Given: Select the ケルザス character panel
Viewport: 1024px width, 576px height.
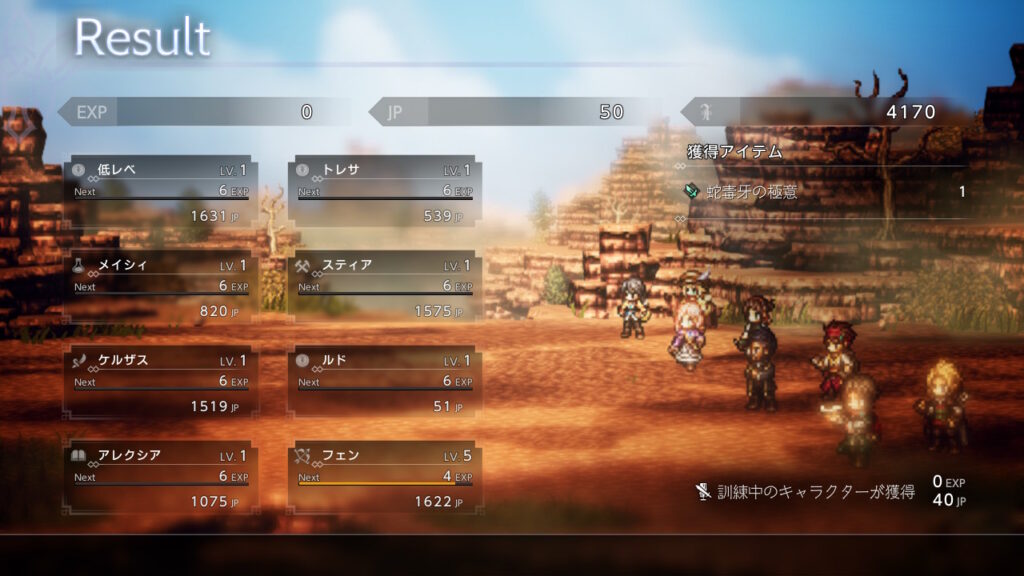Looking at the screenshot, I should point(161,383).
